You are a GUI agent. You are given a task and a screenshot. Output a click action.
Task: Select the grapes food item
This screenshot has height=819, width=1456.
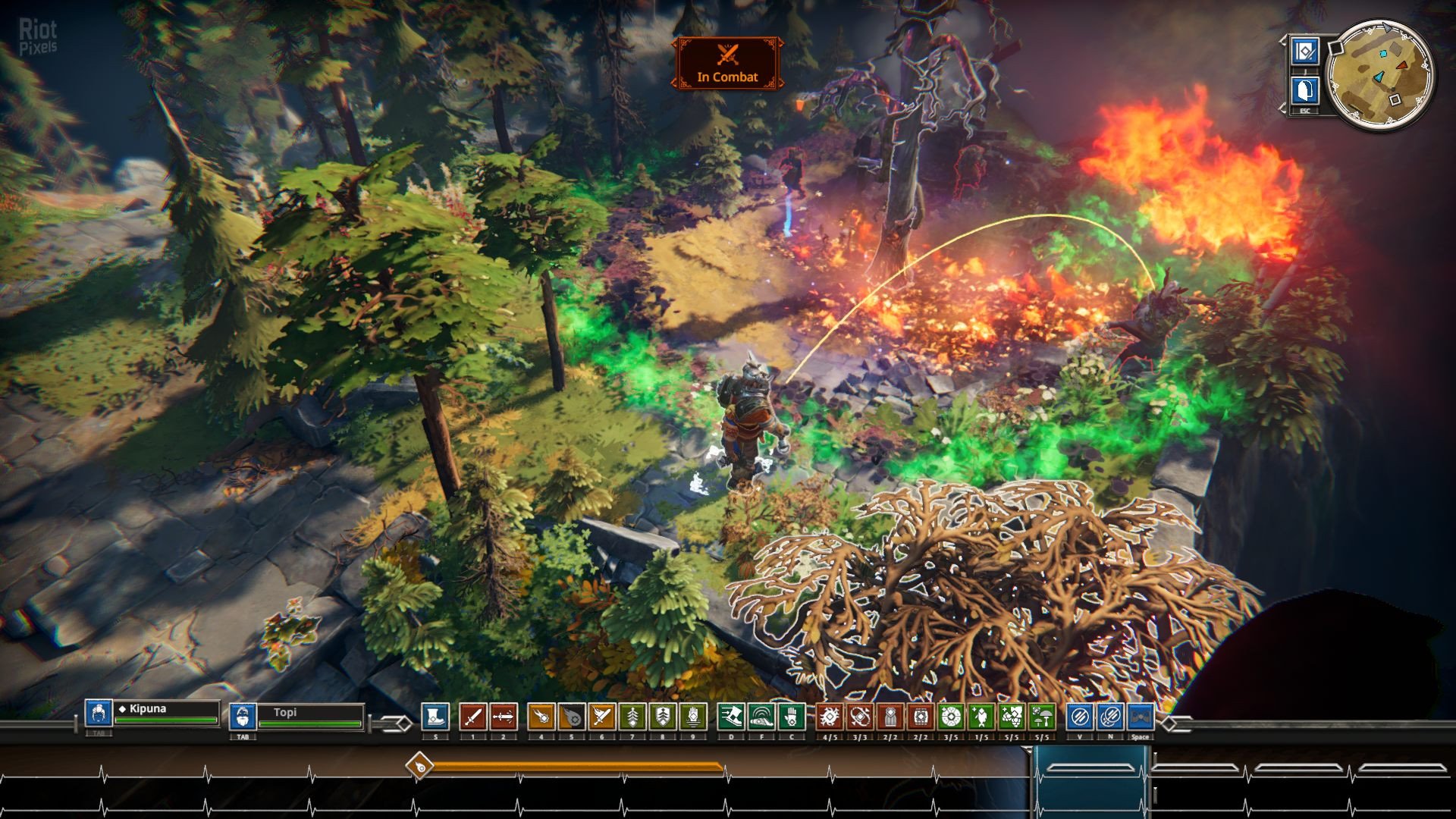click(x=1012, y=717)
